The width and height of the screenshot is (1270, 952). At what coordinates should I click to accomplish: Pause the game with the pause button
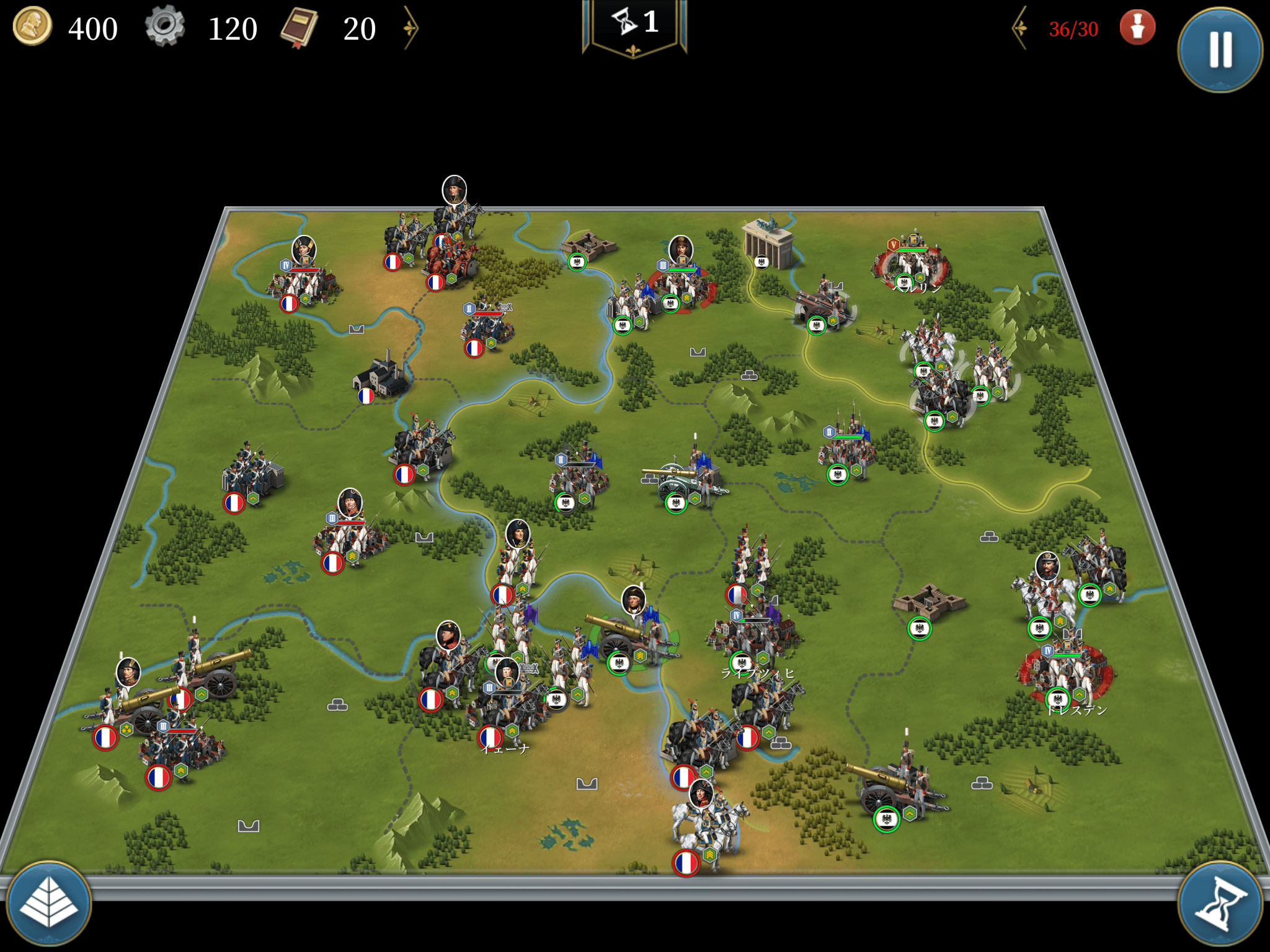coord(1219,49)
